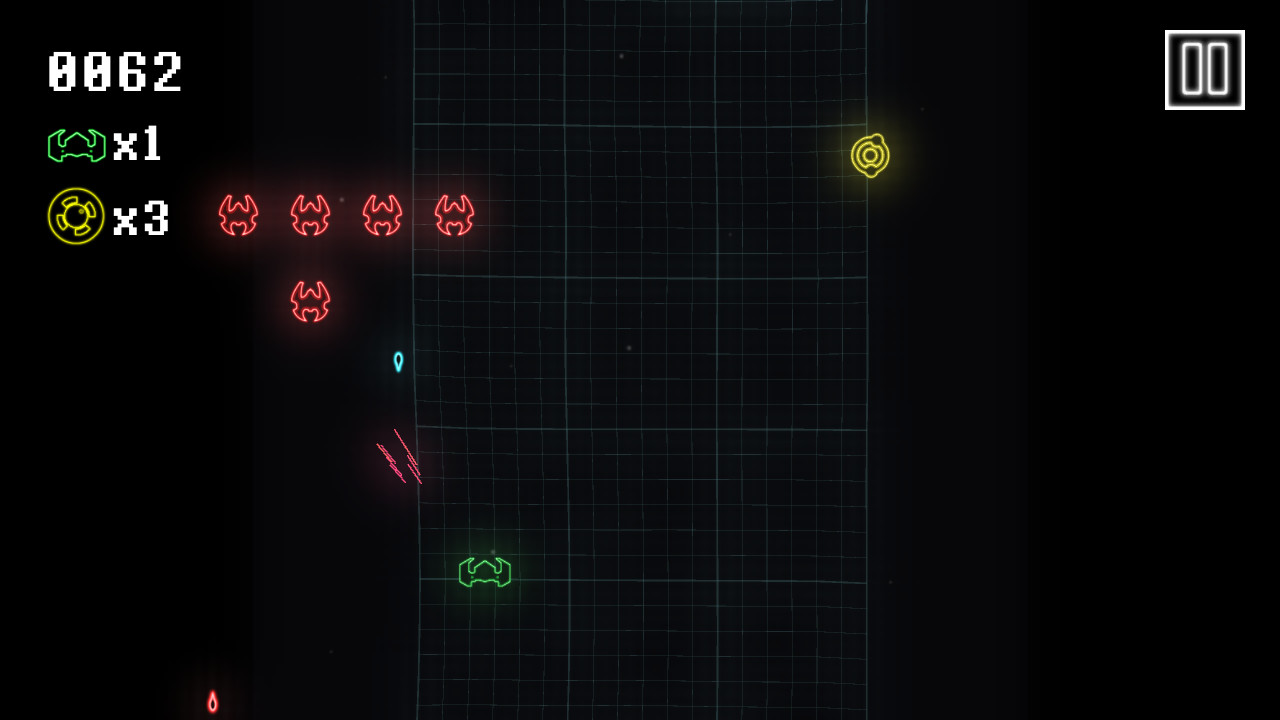Screen dimensions: 1280x720
Task: Click the red flame sprite at the bottom left
Action: pos(213,703)
